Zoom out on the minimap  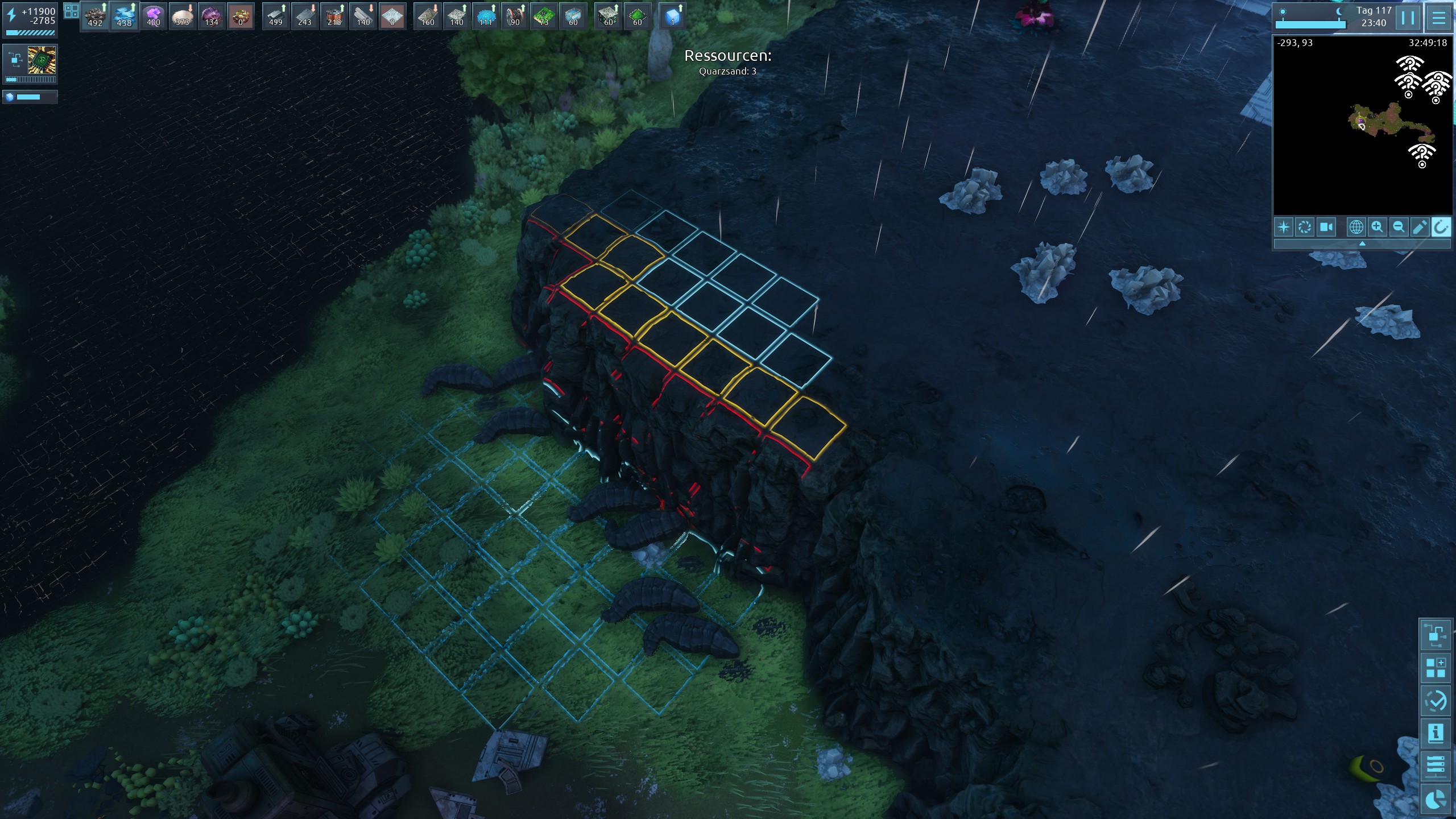click(x=1399, y=227)
